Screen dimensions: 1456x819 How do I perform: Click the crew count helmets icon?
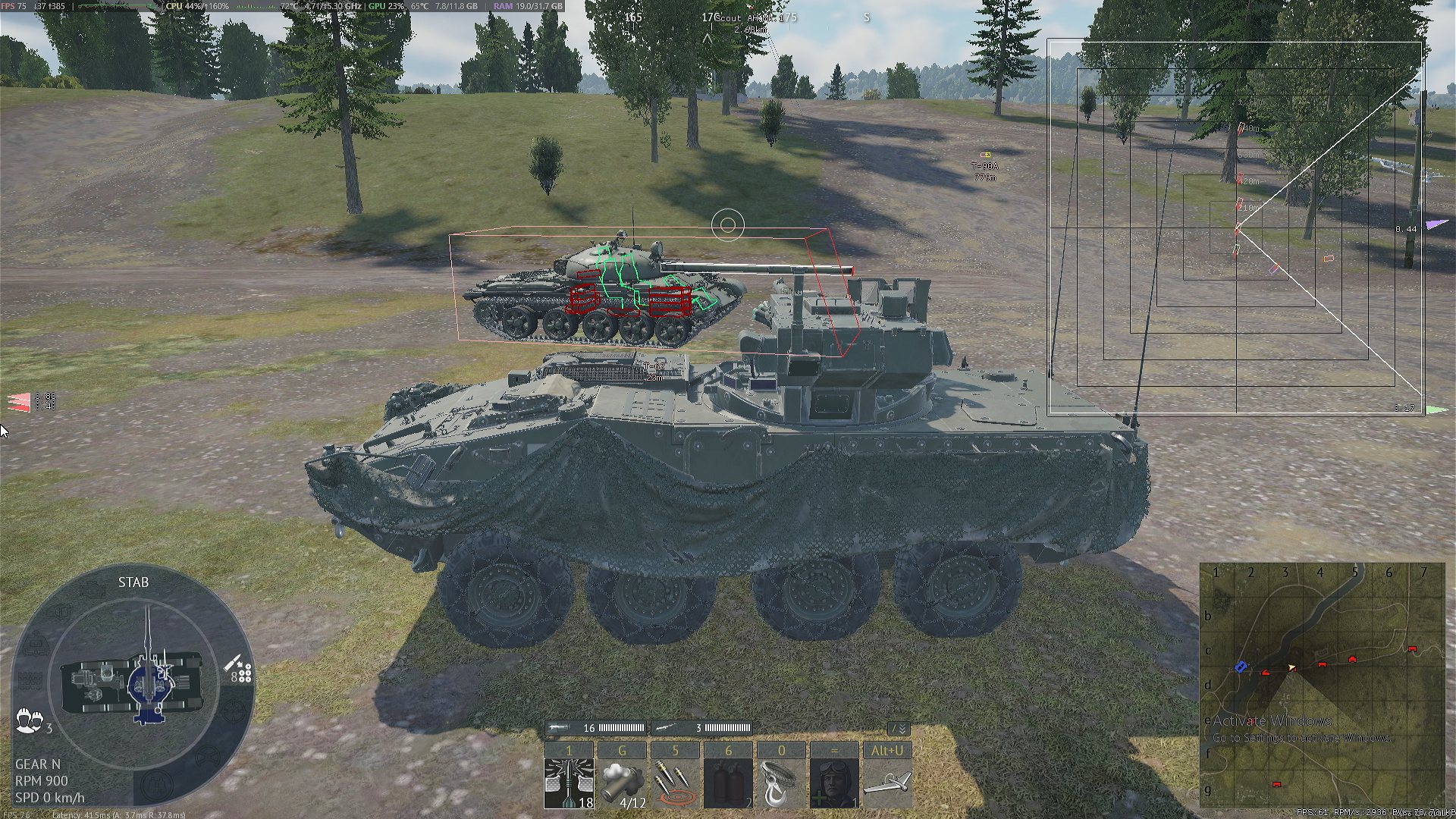coord(30,720)
